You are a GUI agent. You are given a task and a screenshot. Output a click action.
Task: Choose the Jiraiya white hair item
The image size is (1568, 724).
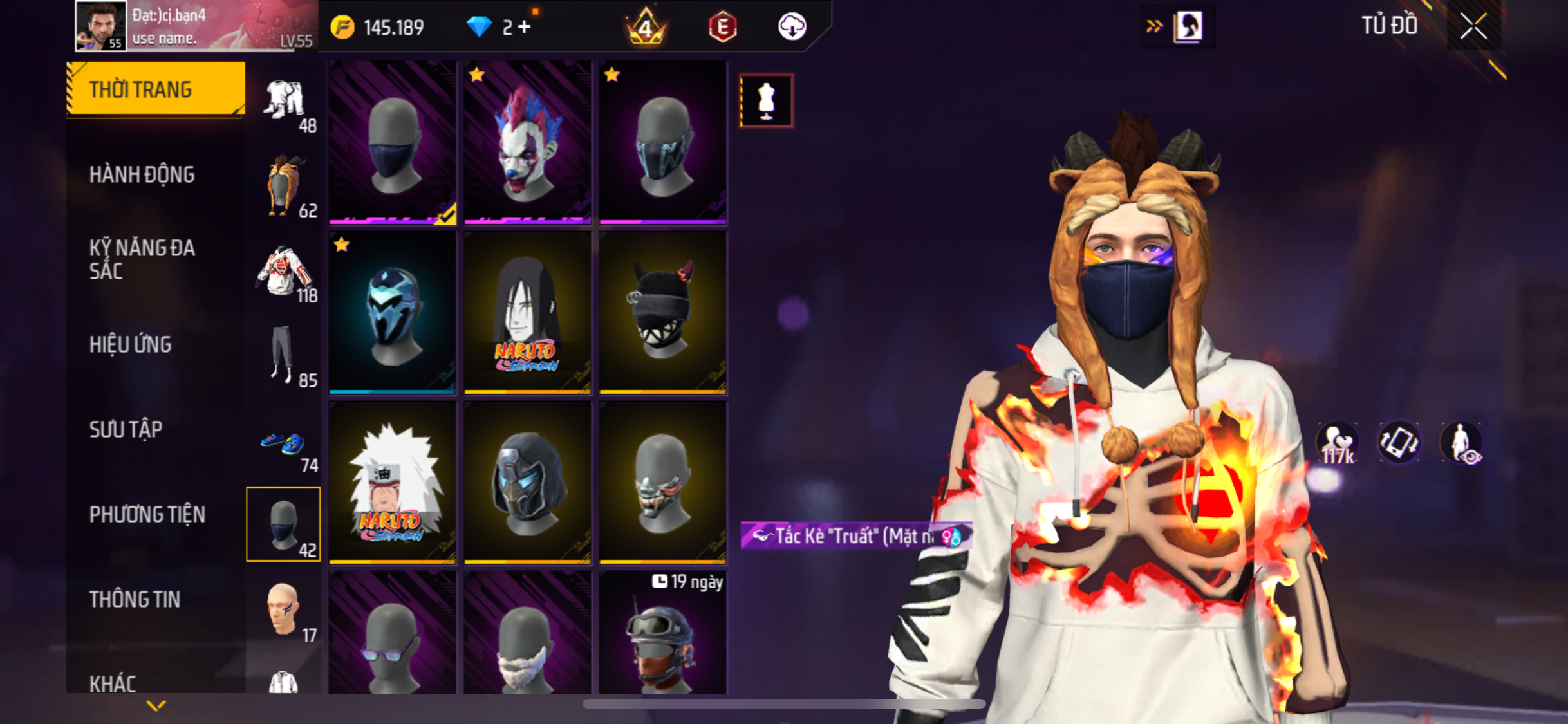392,482
